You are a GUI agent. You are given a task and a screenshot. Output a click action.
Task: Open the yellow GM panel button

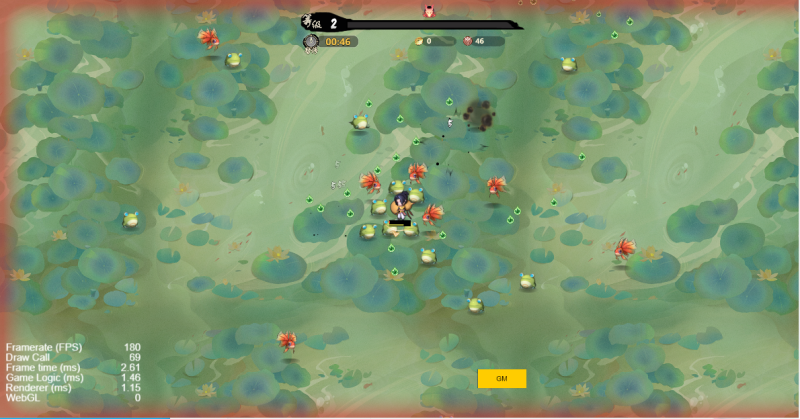point(502,379)
